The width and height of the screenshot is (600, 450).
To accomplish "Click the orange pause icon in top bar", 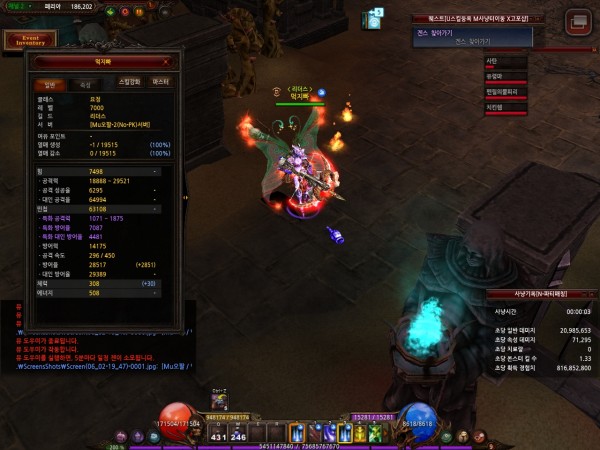I will (x=139, y=11).
